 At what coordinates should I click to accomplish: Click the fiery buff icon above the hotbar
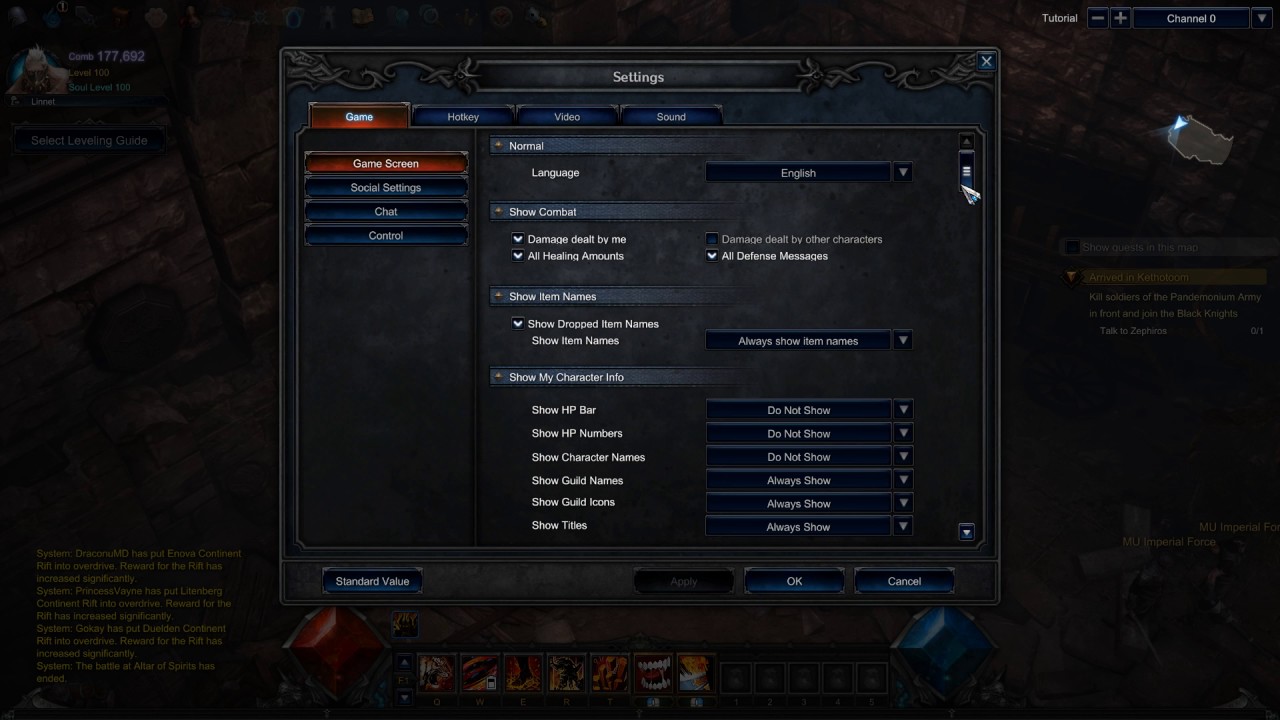[405, 623]
